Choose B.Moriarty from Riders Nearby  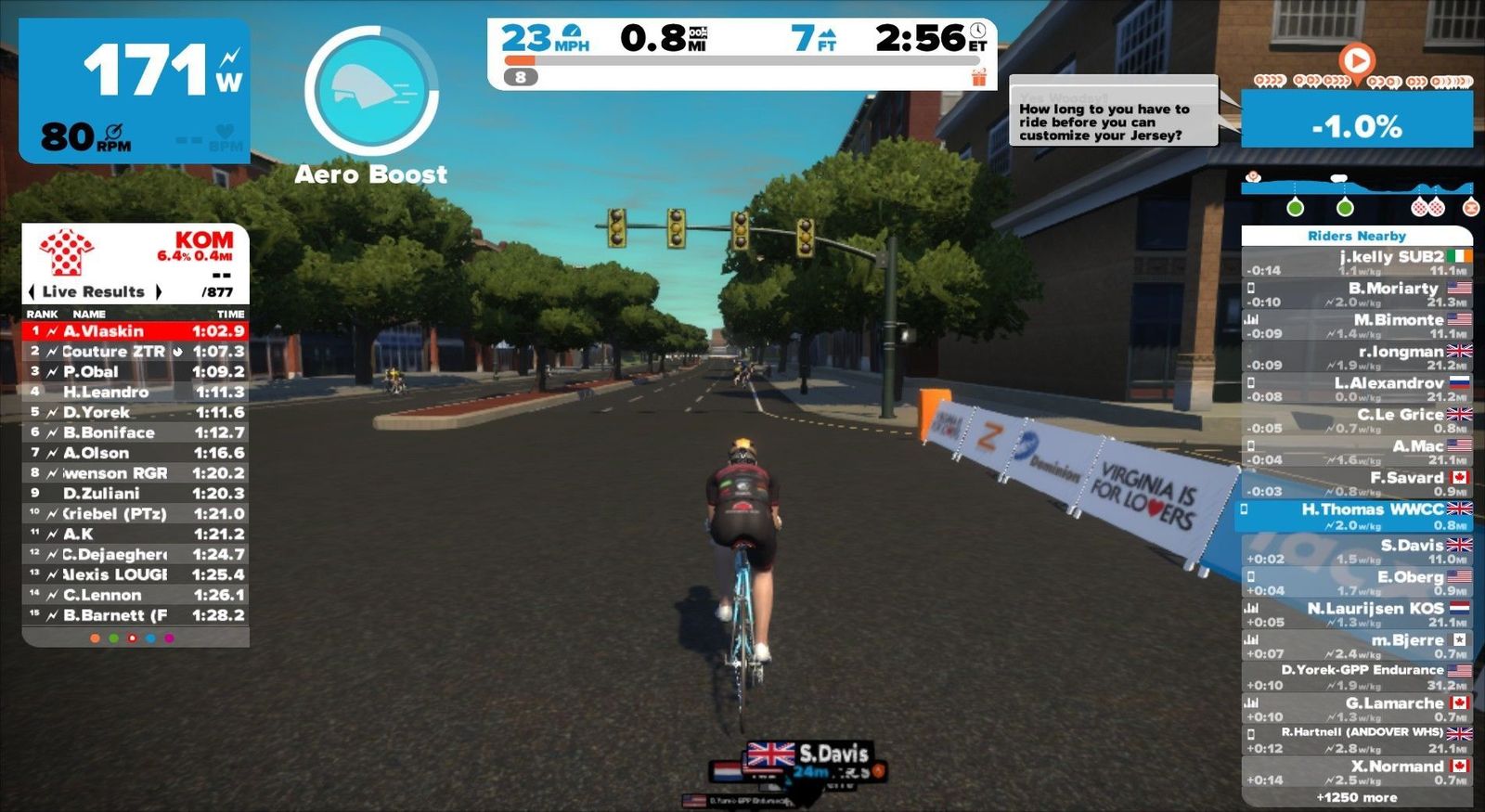[x=1356, y=294]
